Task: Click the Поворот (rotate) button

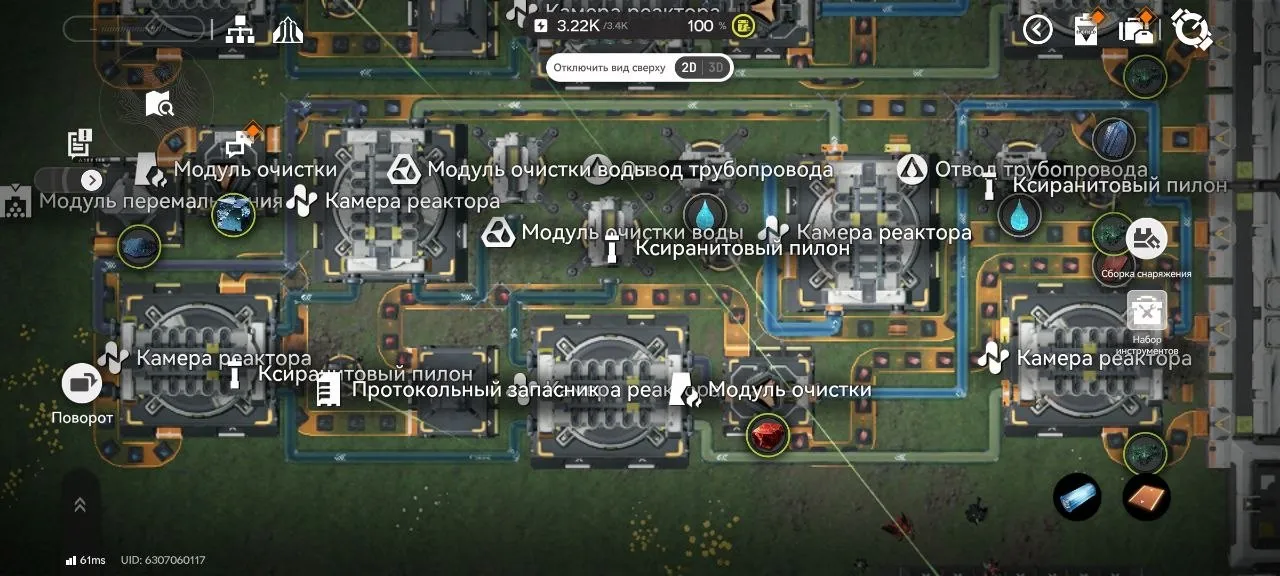Action: 82,384
